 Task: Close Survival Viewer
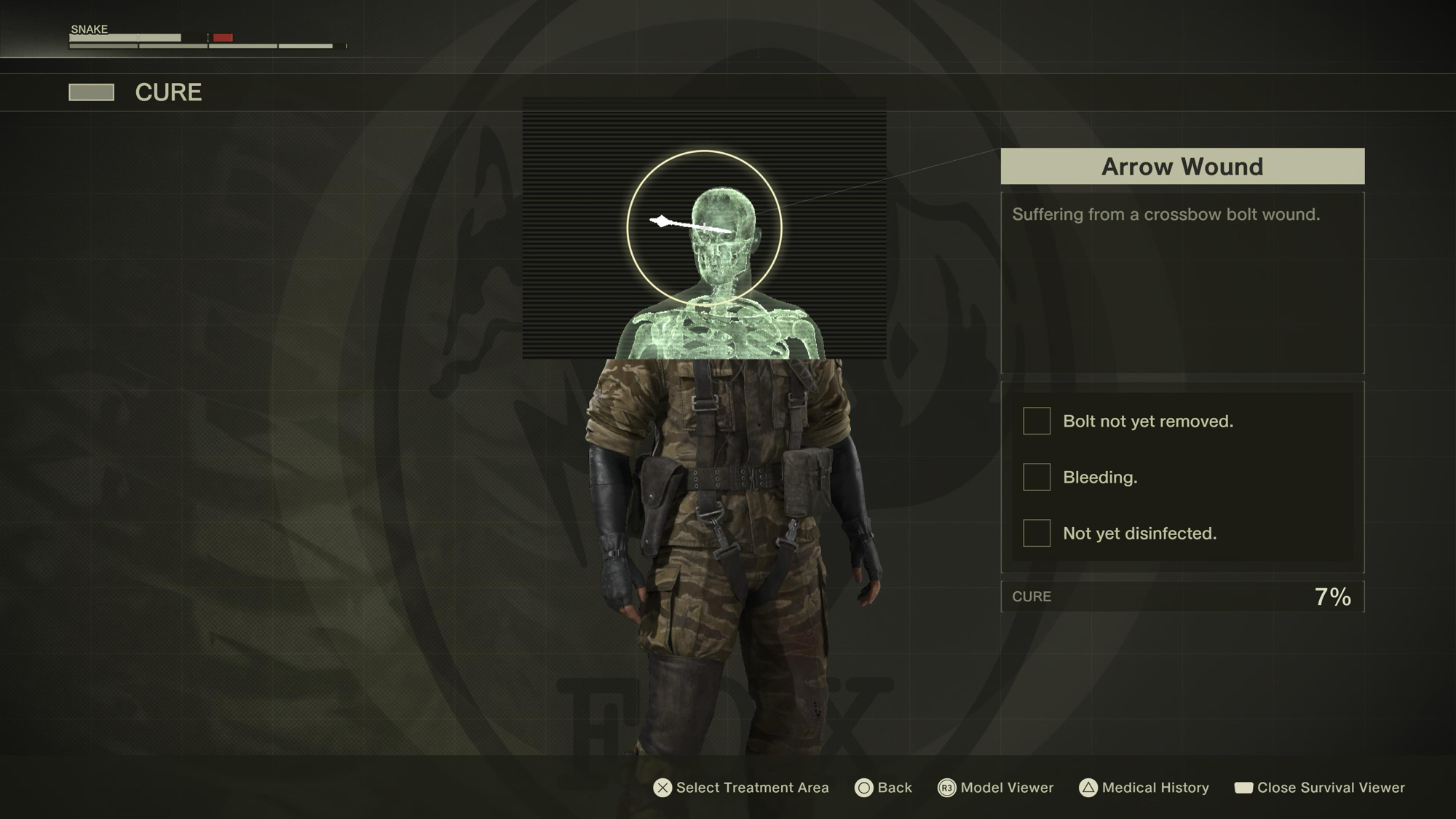[x=1320, y=788]
